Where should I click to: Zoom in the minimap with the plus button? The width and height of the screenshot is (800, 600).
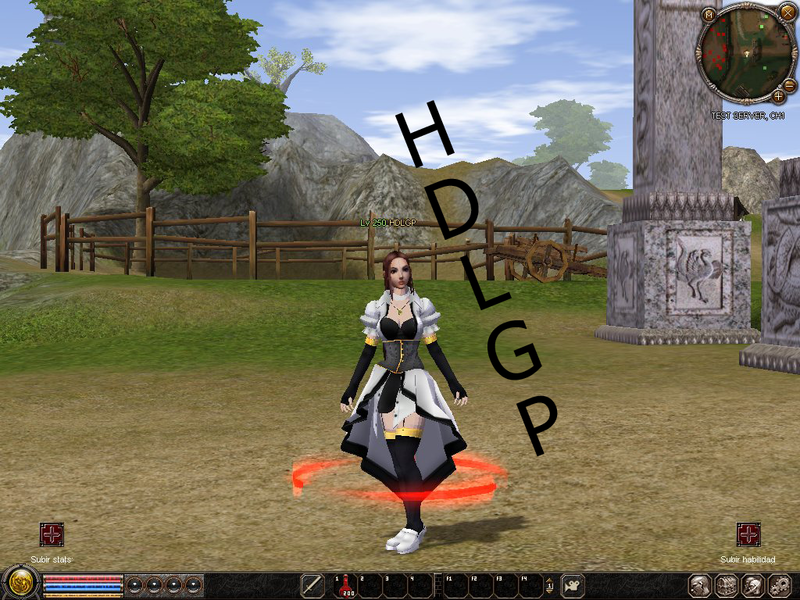pyautogui.click(x=778, y=97)
